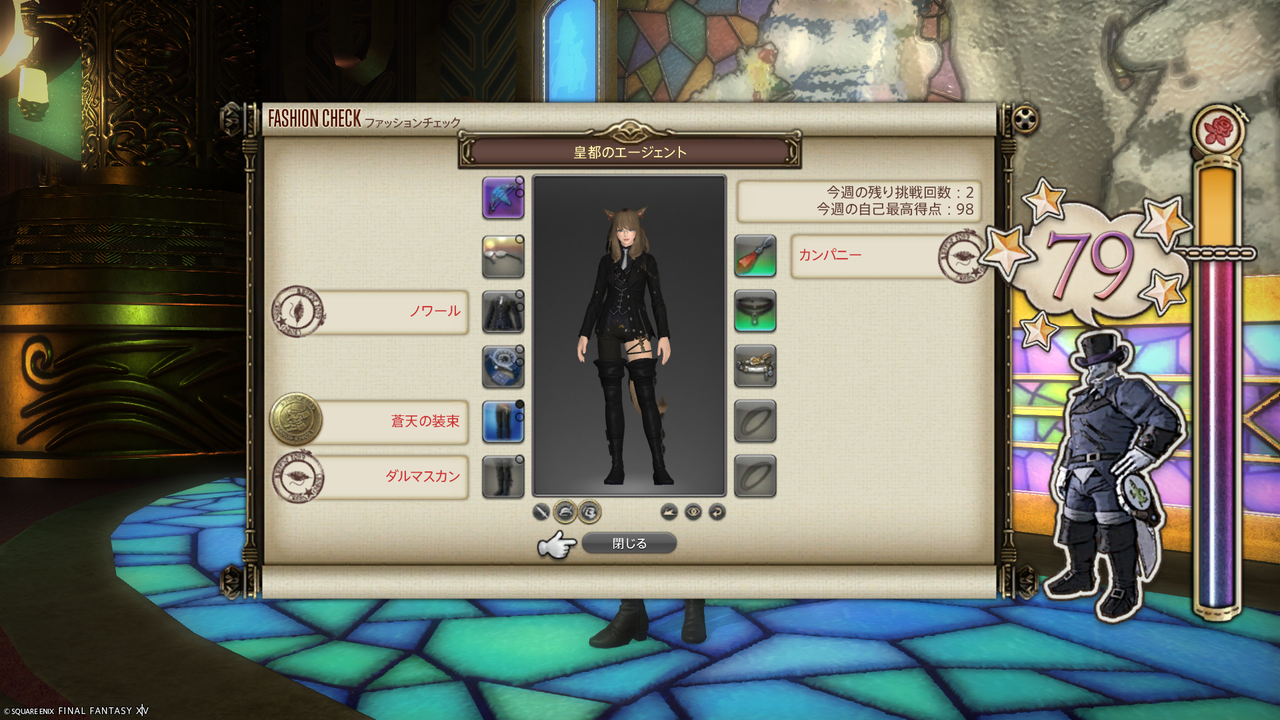Open the body gear slot item

(x=503, y=311)
